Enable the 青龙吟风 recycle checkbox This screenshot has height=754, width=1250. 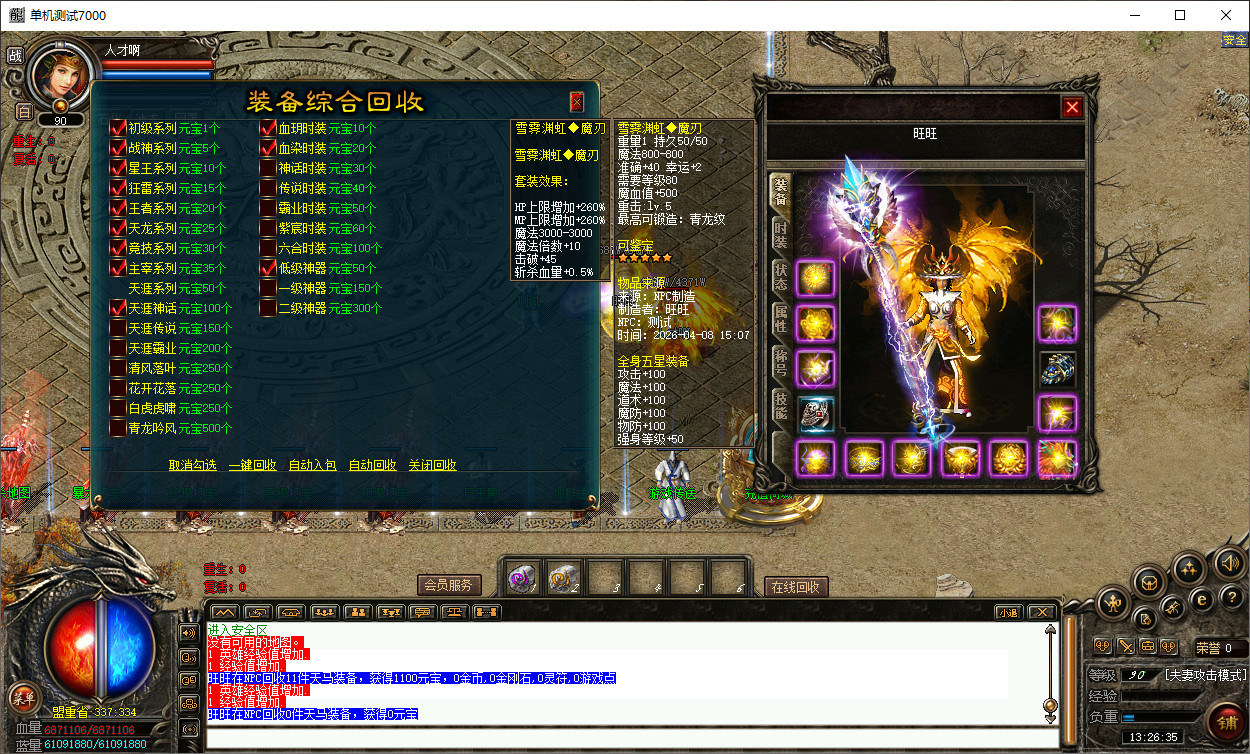(118, 428)
